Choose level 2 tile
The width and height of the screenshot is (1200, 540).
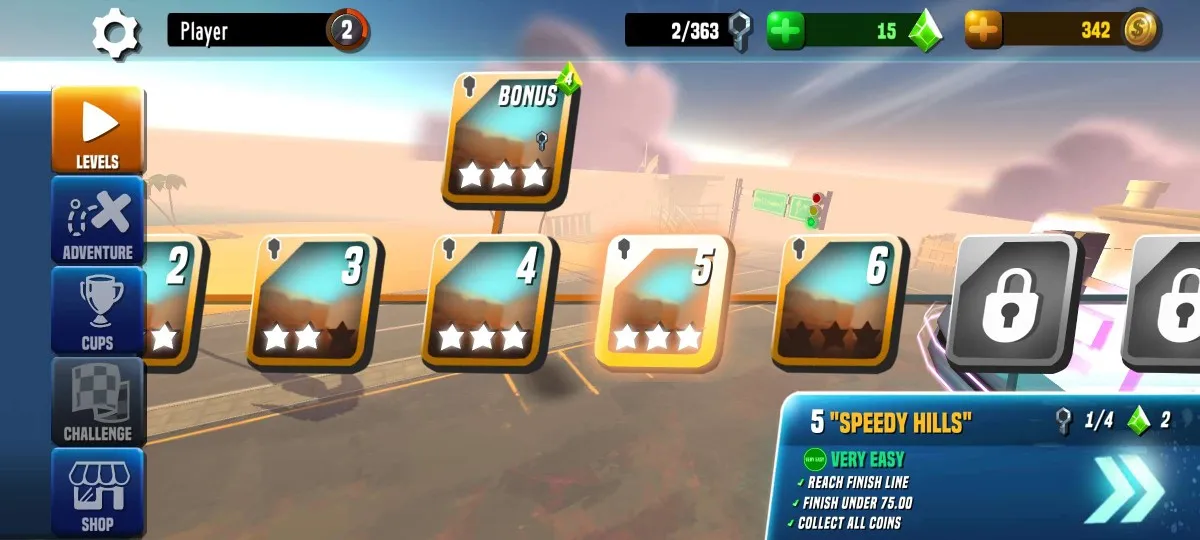173,301
